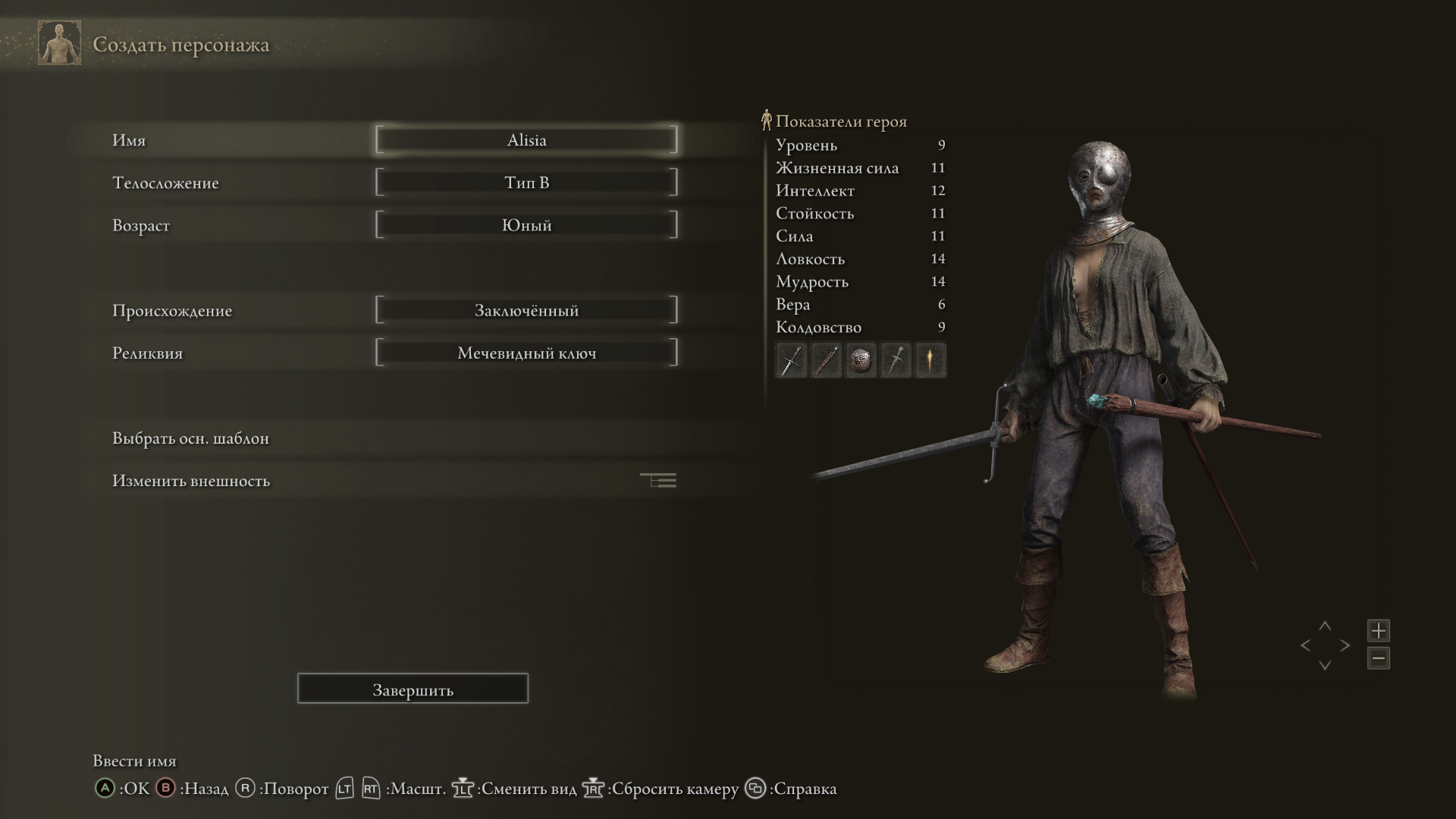This screenshot has height=819, width=1456.
Task: Select the red staff equipment icon
Action: [826, 360]
